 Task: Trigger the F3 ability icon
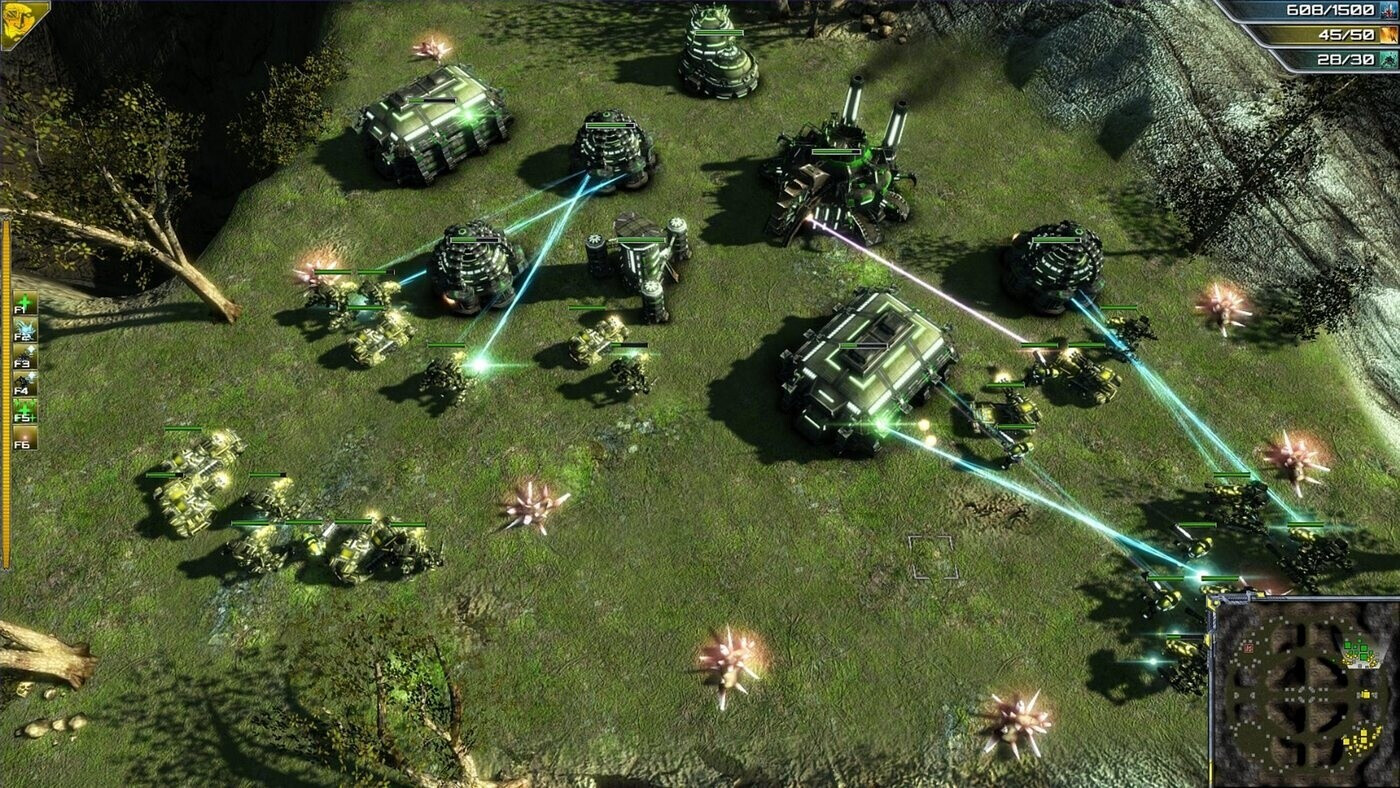point(25,357)
